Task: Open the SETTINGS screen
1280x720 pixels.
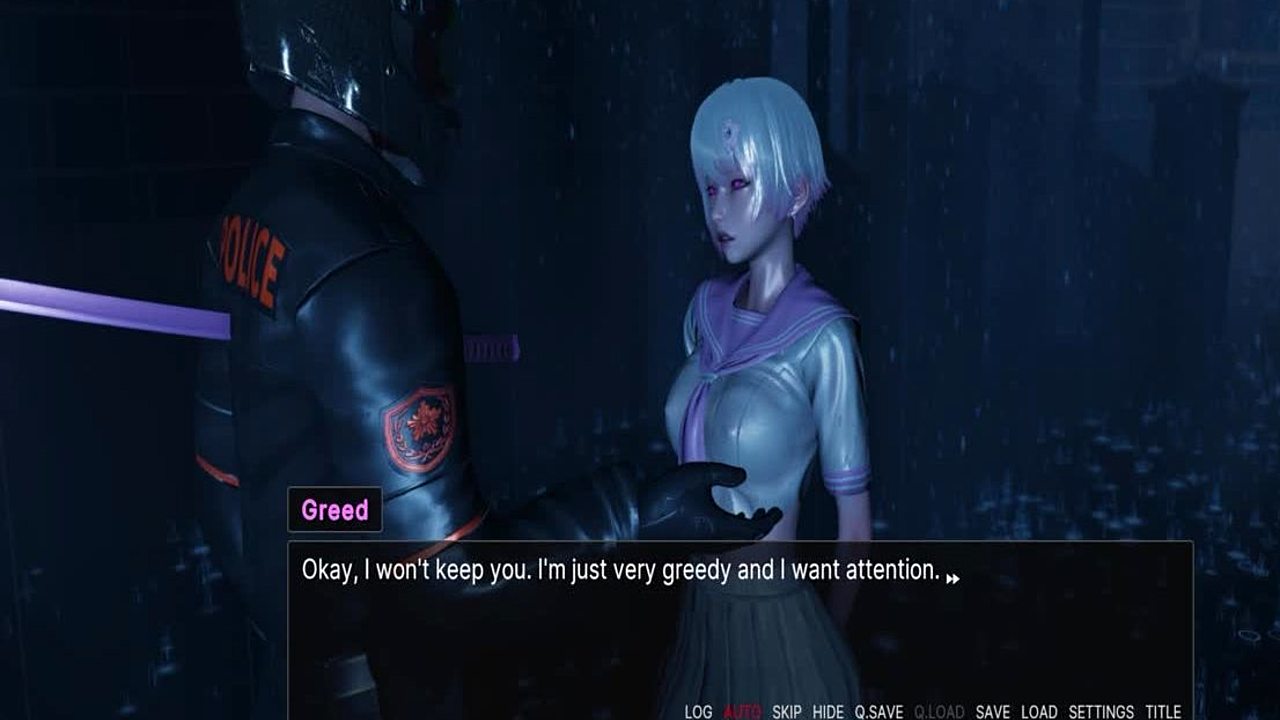Action: pyautogui.click(x=1101, y=712)
